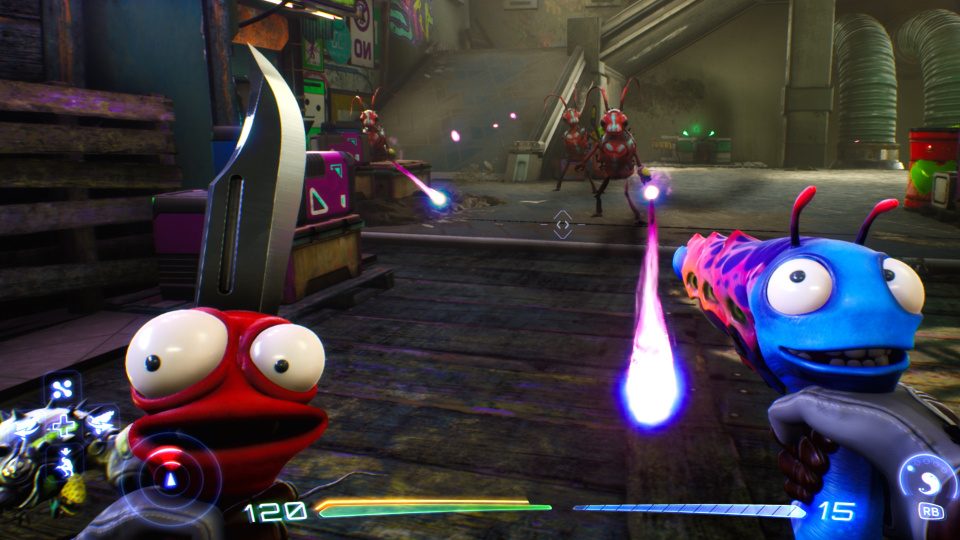Choose the down-arrow creature weapon slot
This screenshot has height=540, width=960.
pyautogui.click(x=64, y=462)
